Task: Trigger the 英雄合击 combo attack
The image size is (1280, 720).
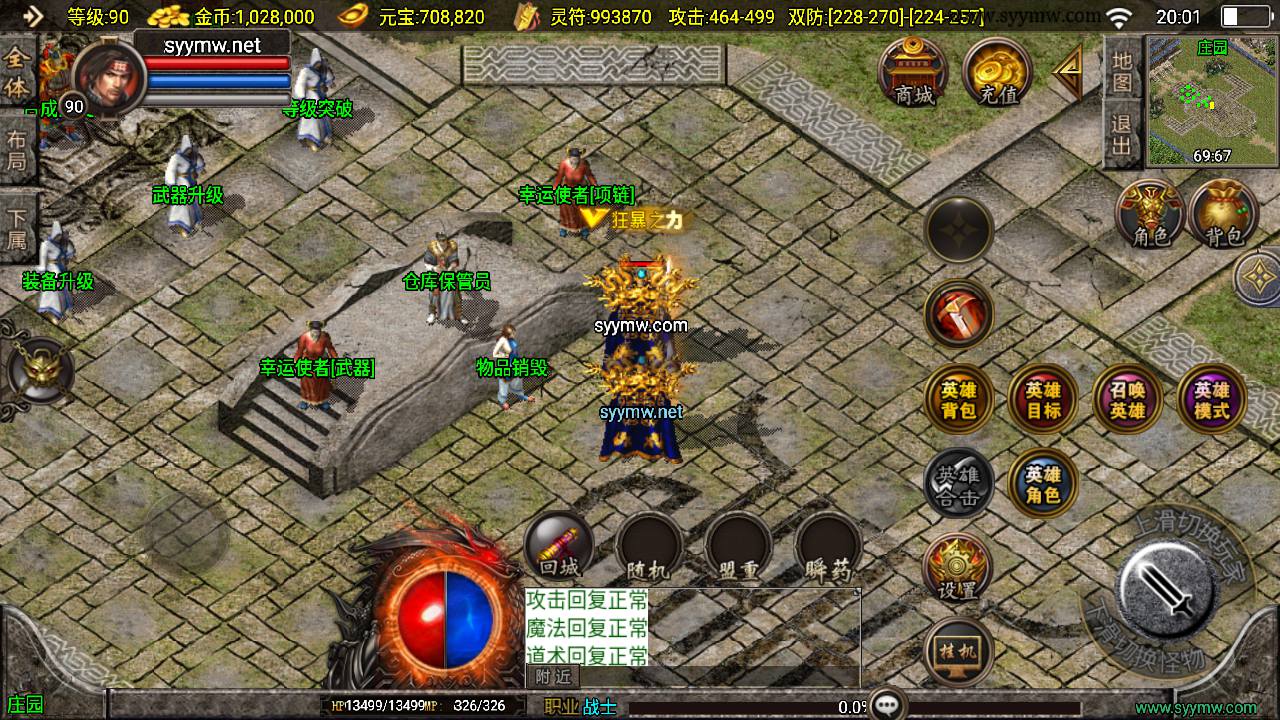Action: click(958, 485)
